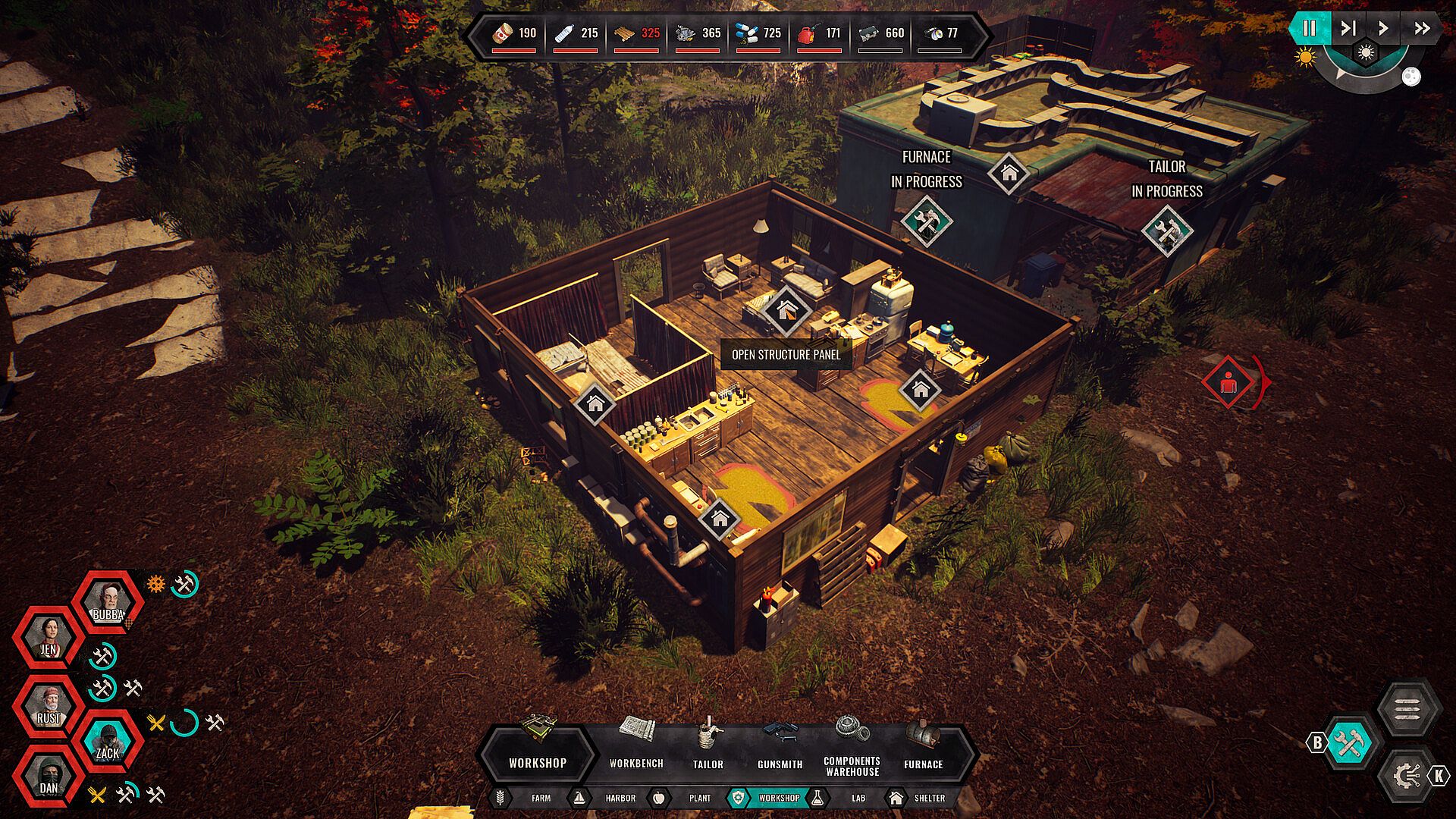Choose the Tailor build option
This screenshot has width=1456, height=819.
(708, 744)
